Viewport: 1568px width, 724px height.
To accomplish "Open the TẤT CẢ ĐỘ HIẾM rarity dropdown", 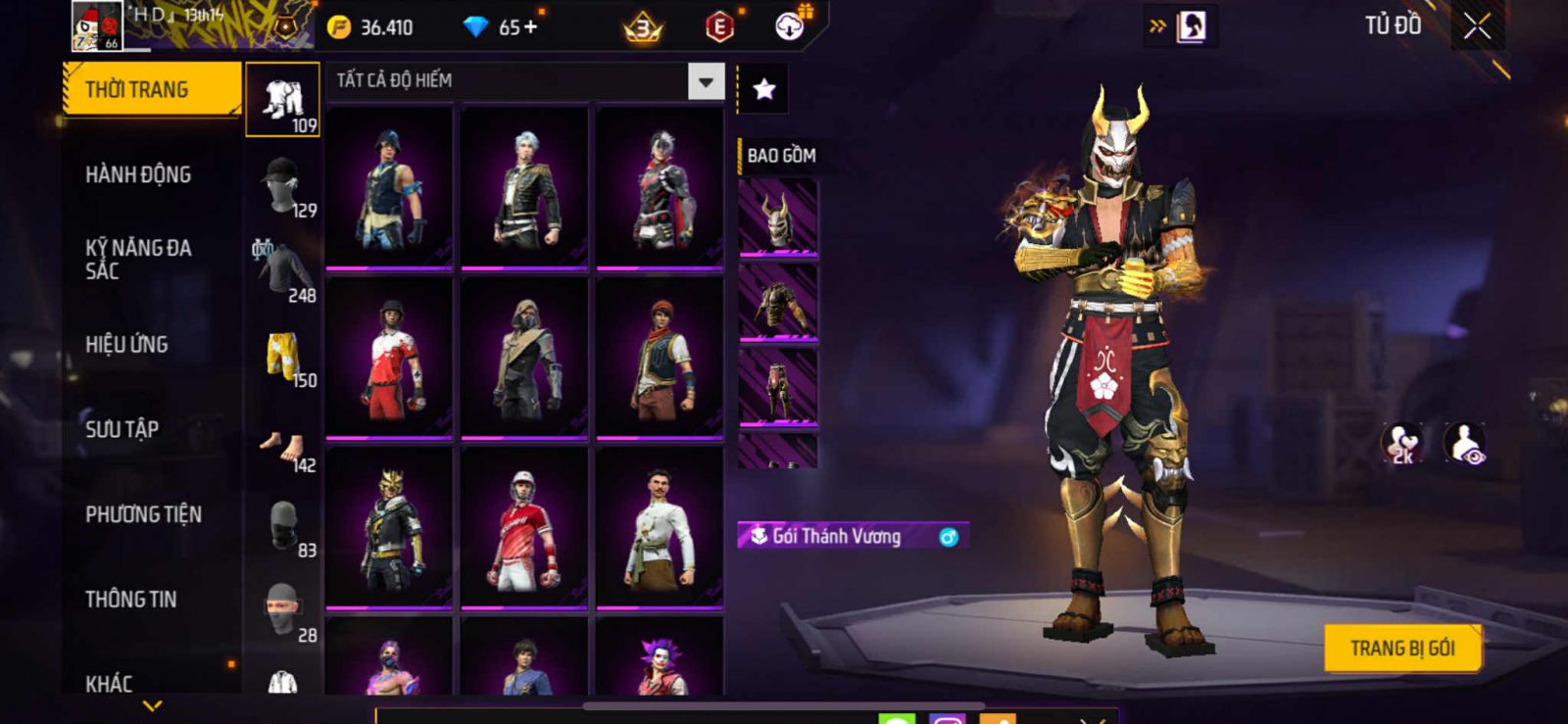I will 706,81.
